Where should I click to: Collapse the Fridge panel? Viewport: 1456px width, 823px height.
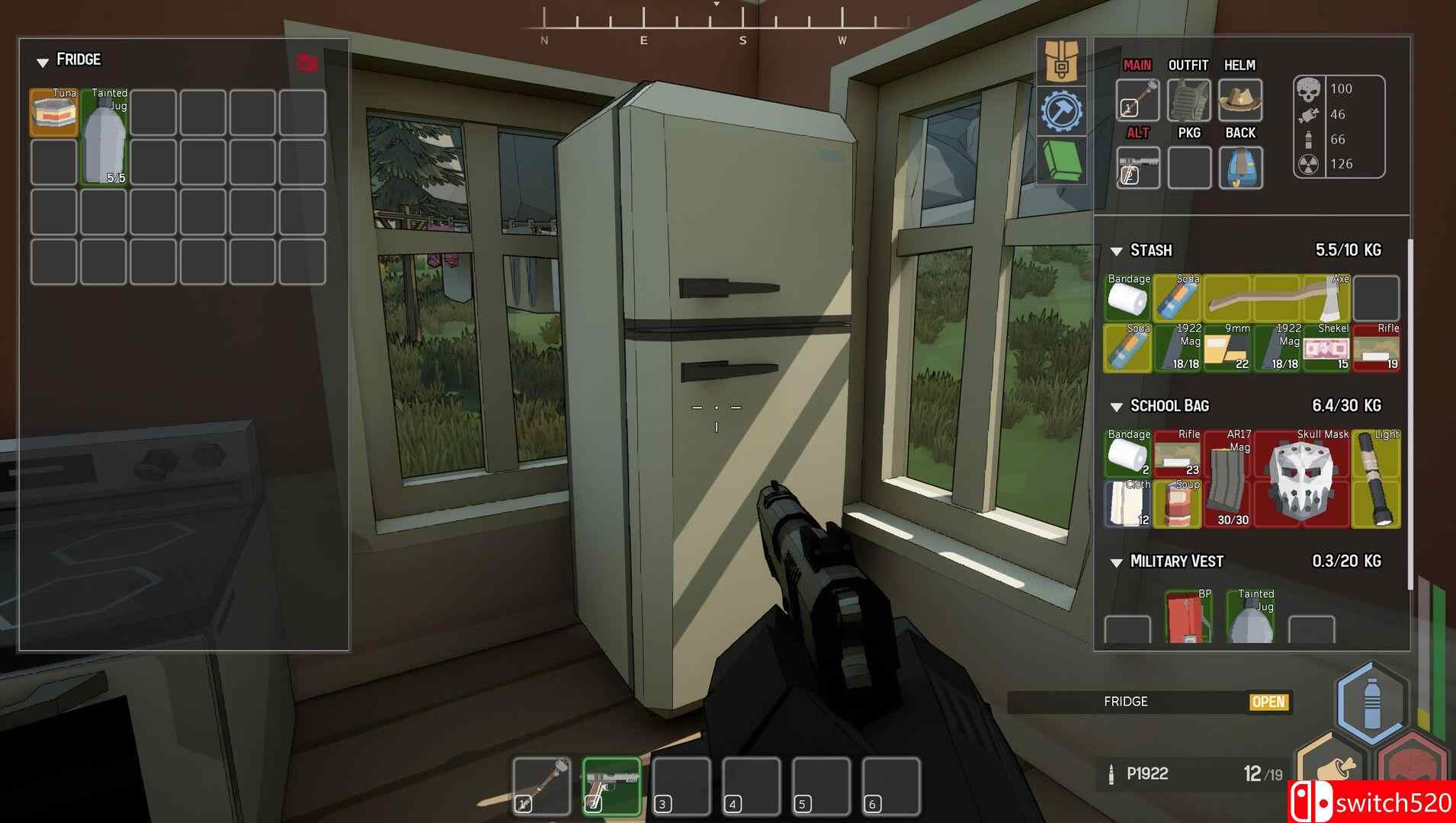coord(43,60)
